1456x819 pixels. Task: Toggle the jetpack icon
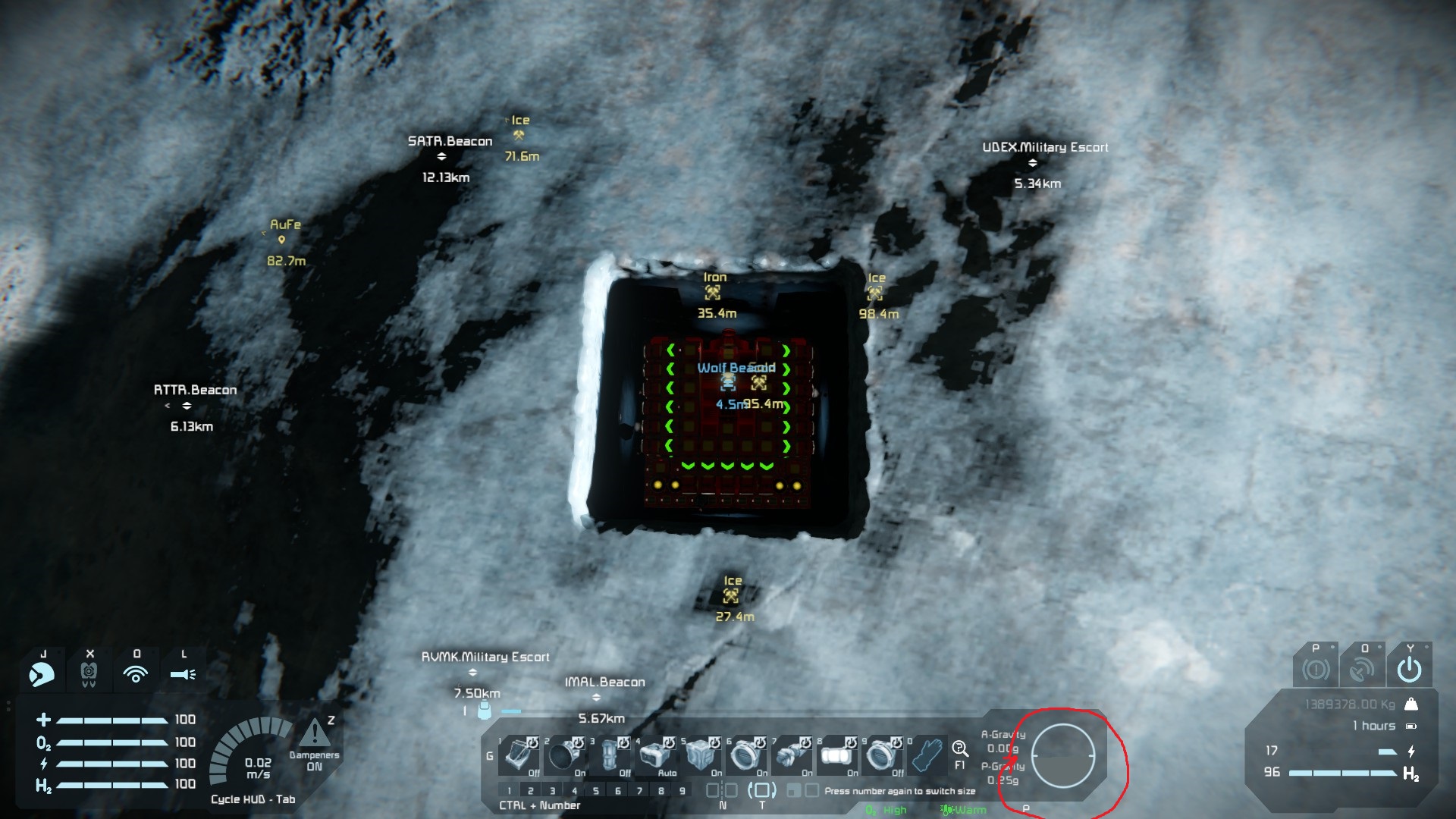[89, 673]
